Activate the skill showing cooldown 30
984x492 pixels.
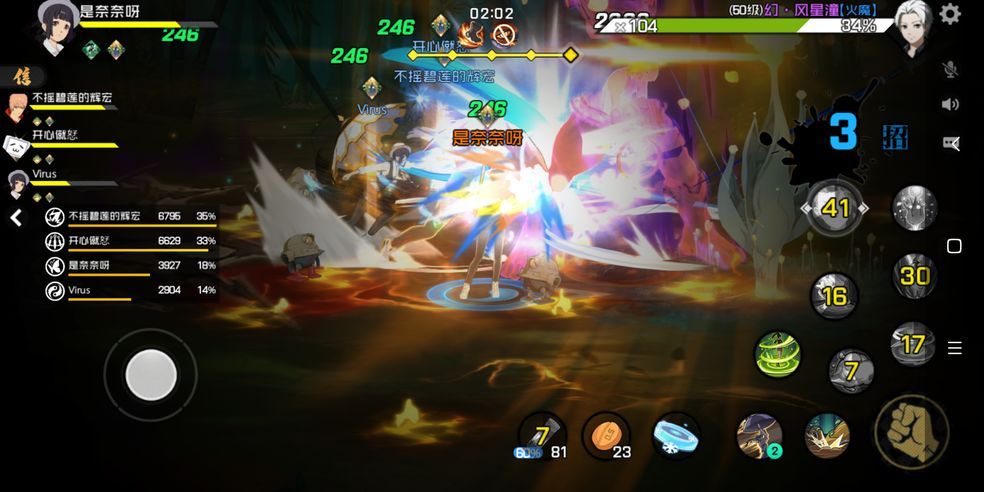coord(914,275)
